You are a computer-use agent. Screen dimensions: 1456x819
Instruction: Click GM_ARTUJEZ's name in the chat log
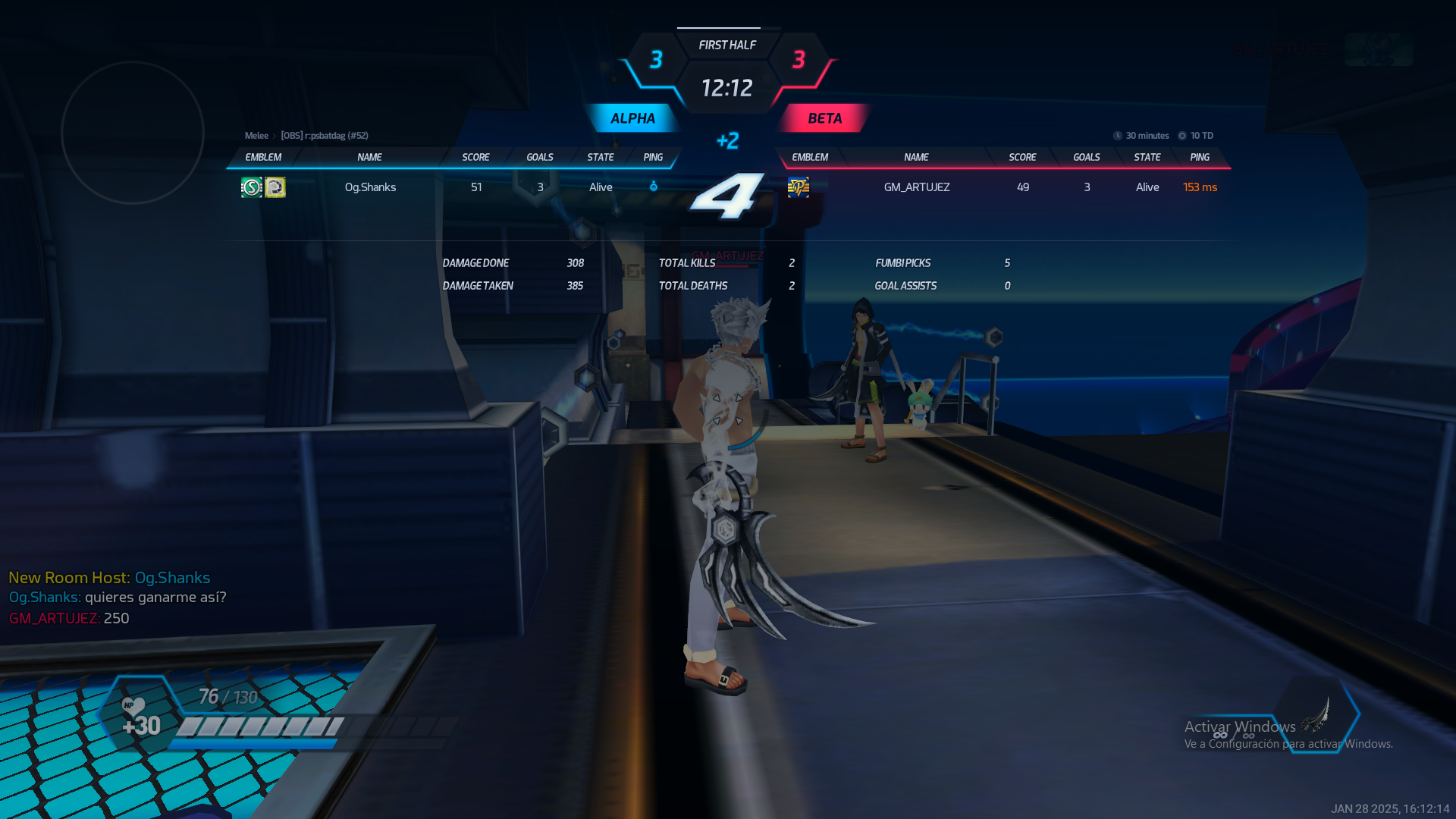(54, 619)
